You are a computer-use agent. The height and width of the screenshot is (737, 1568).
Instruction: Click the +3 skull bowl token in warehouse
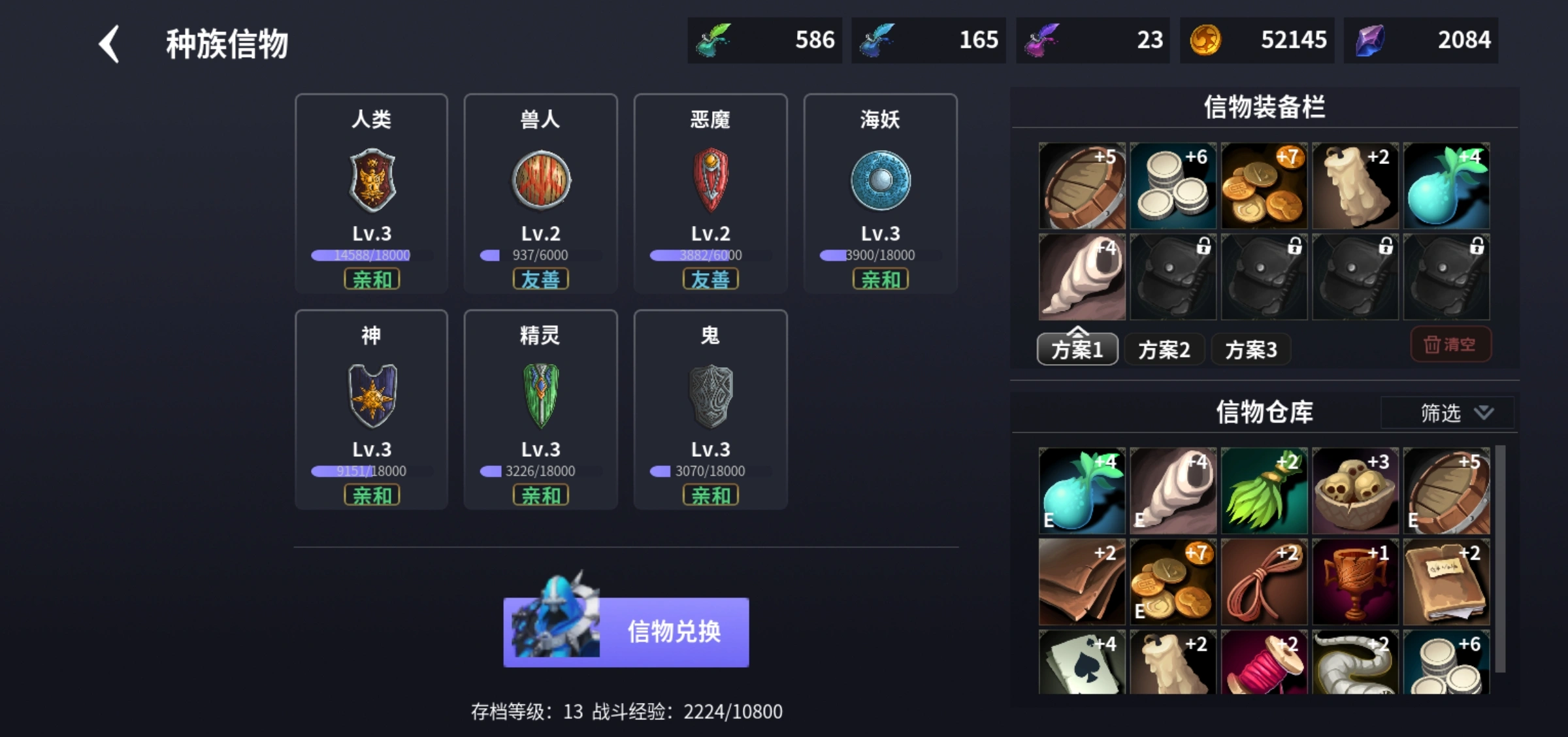1355,491
